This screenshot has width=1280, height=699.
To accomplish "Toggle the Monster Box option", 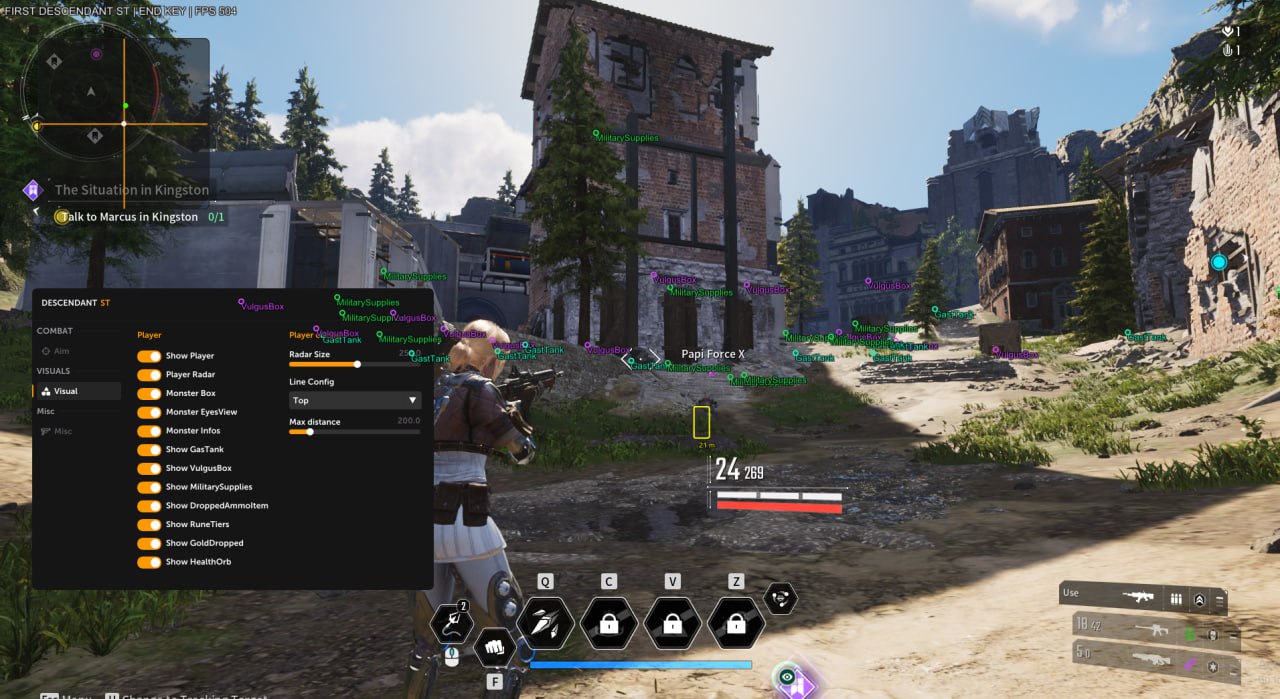I will click(x=149, y=393).
